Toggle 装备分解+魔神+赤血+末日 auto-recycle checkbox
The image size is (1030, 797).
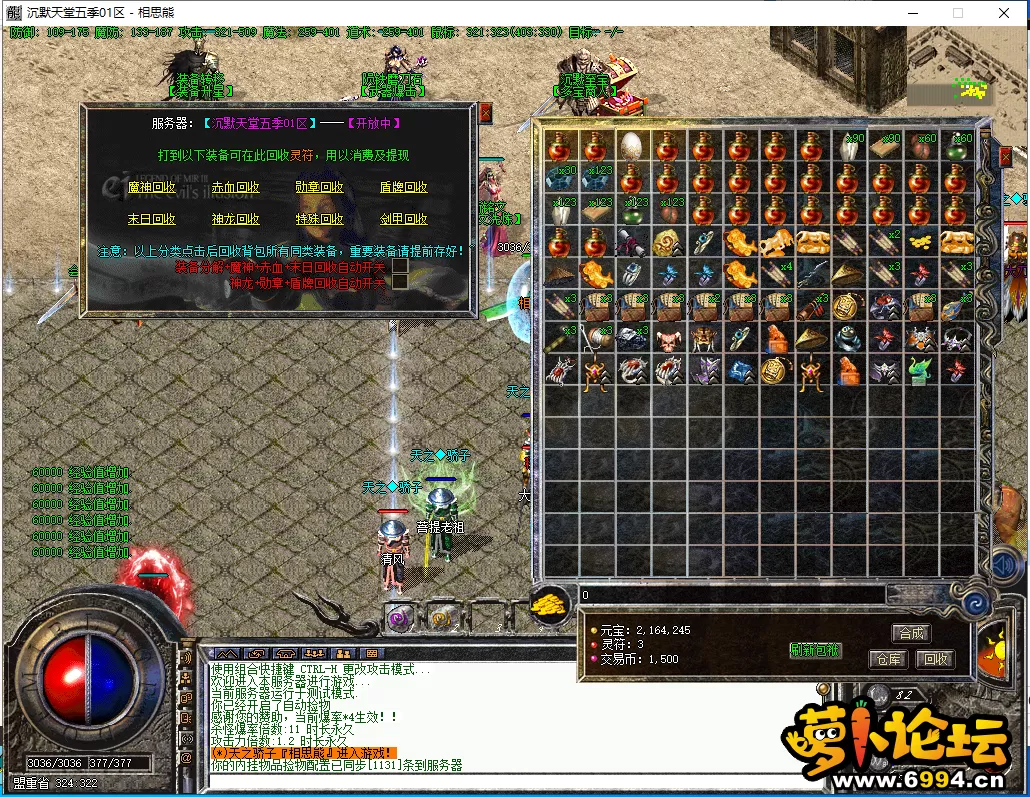pos(400,267)
